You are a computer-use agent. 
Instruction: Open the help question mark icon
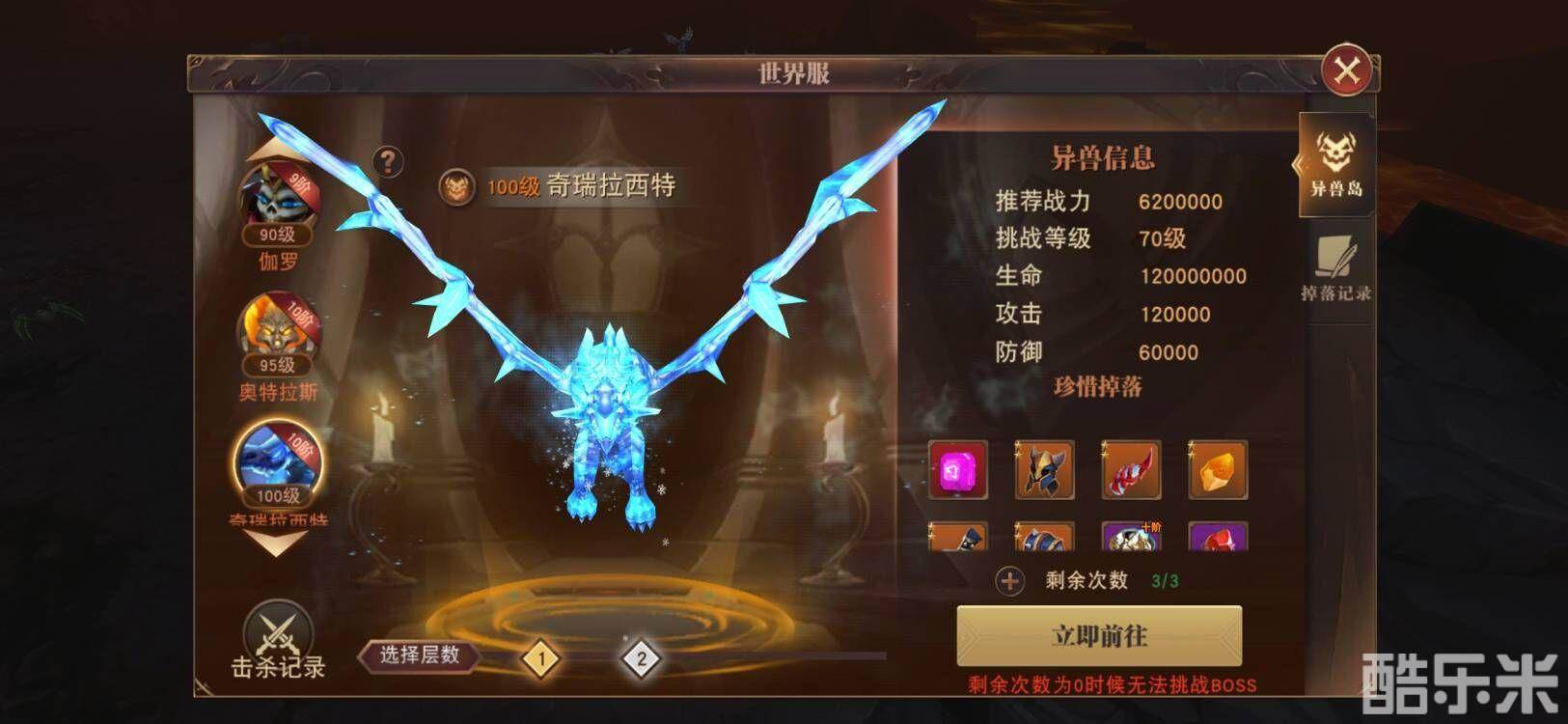point(389,162)
